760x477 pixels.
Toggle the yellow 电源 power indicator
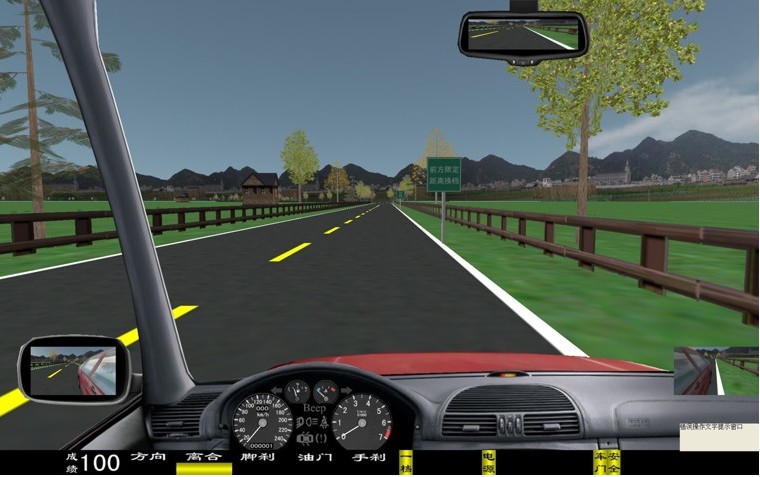488,462
